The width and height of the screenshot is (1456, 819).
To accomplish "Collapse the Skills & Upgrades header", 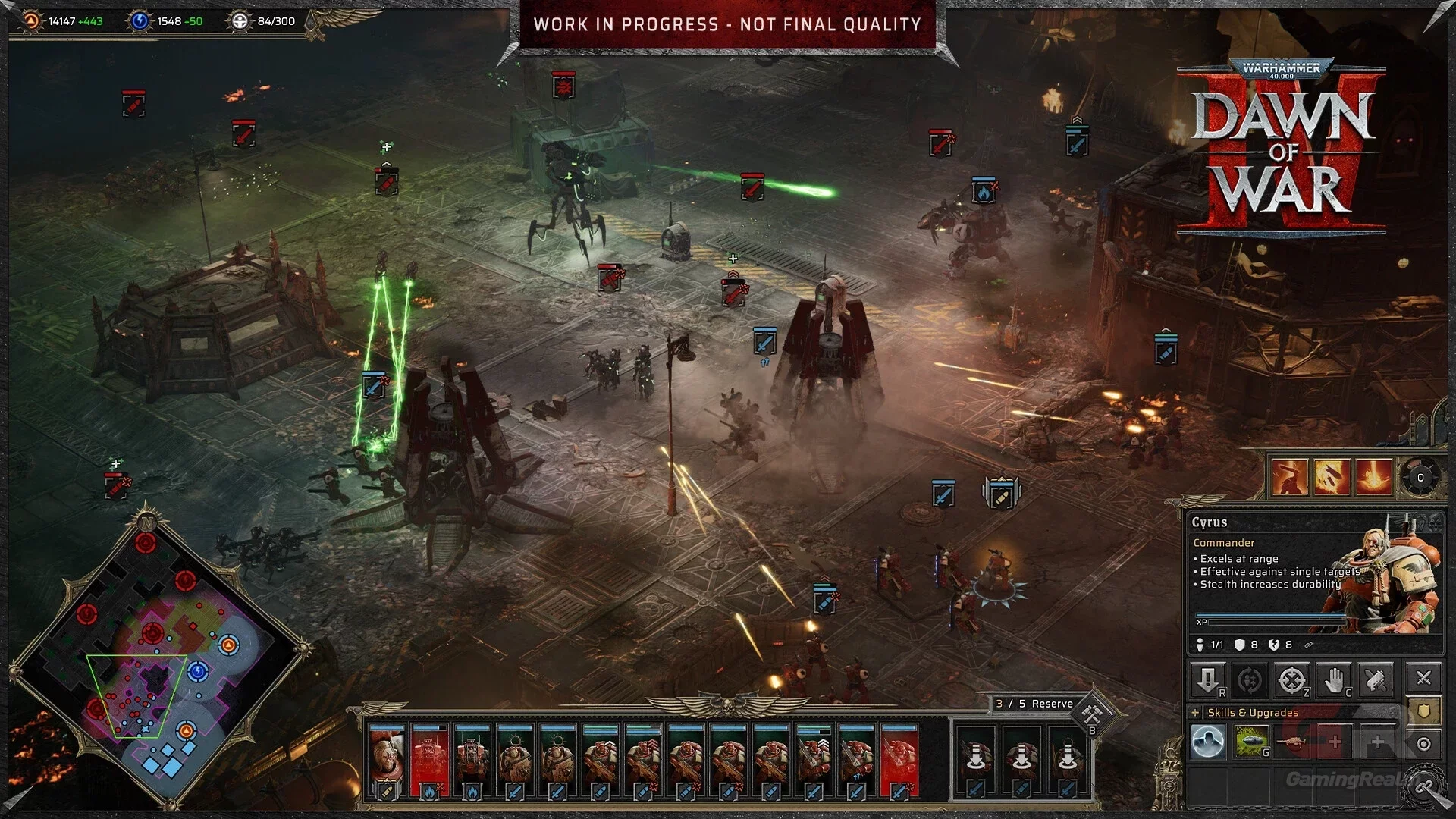I will coord(1253,712).
